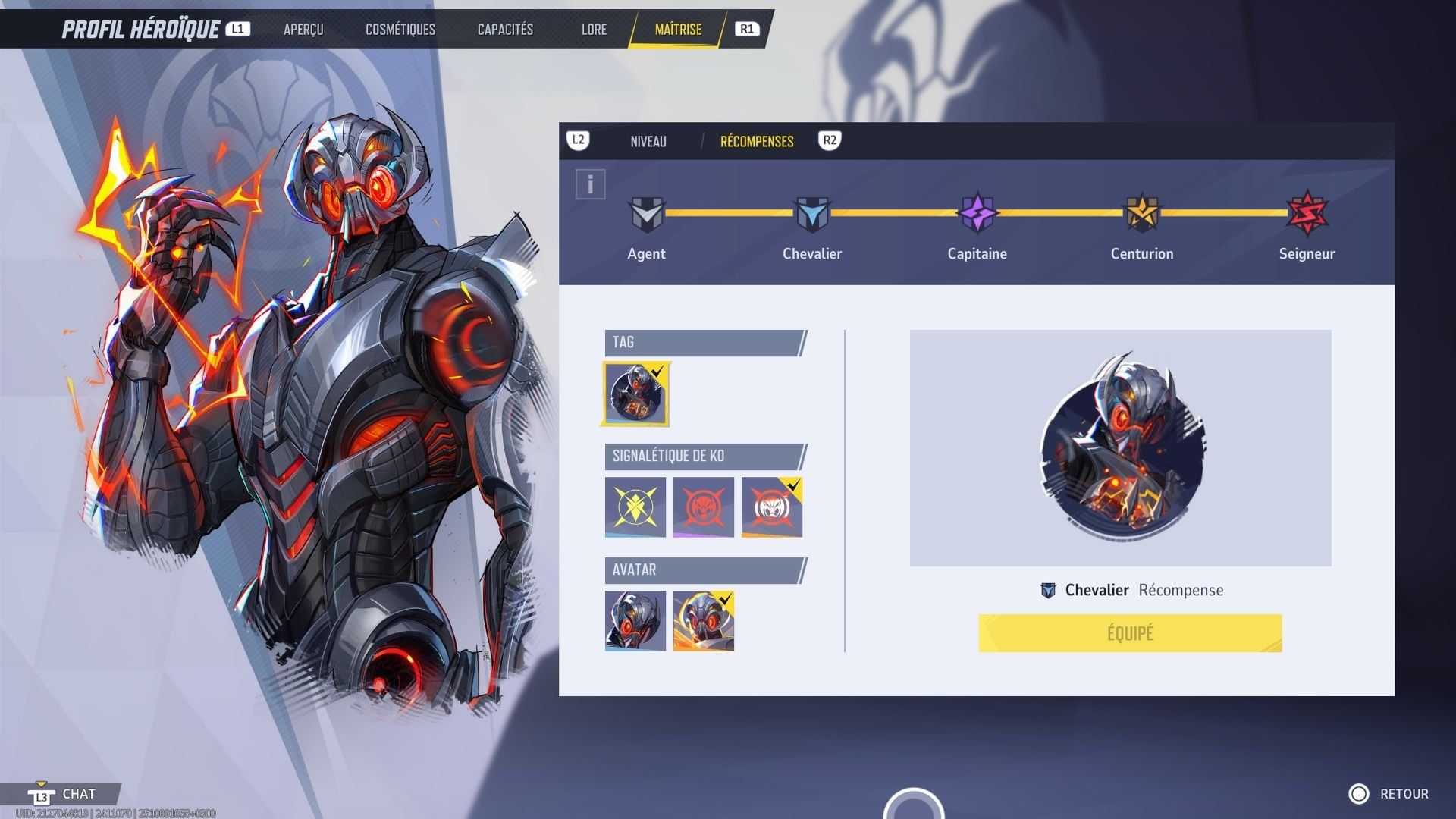
Task: Click the yellow Équipé button
Action: tap(1130, 633)
